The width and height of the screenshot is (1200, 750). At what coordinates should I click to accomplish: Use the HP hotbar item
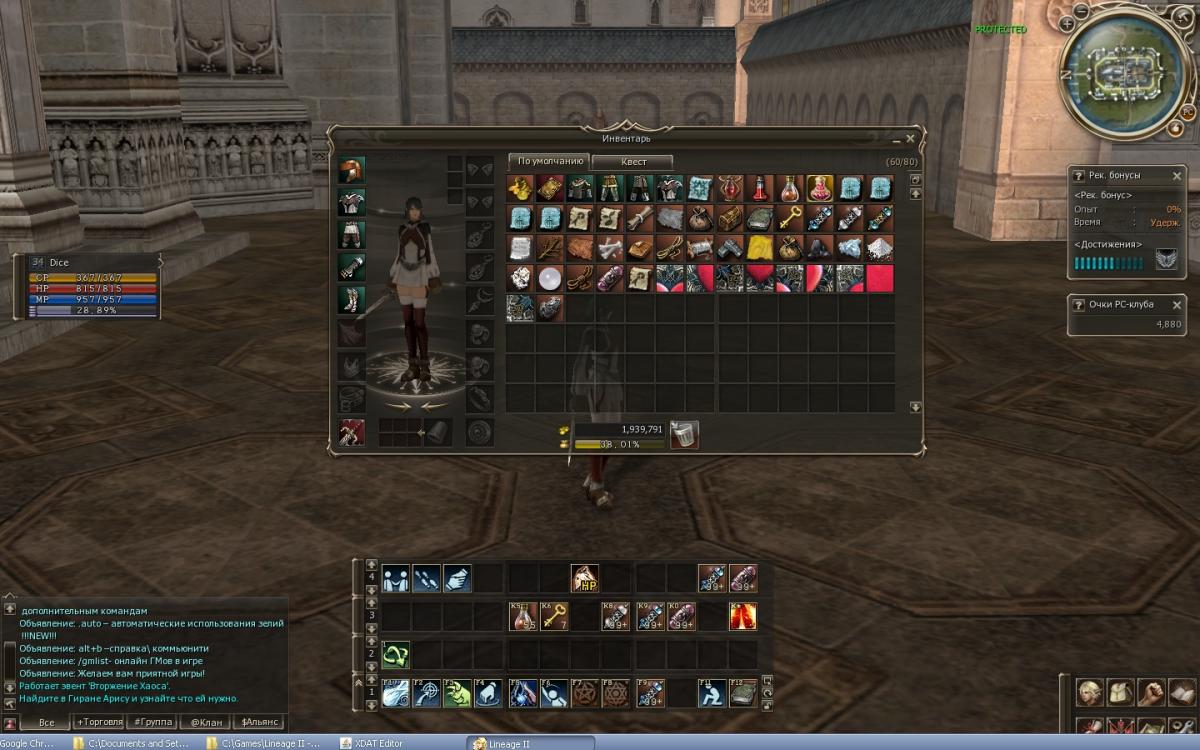click(x=585, y=578)
